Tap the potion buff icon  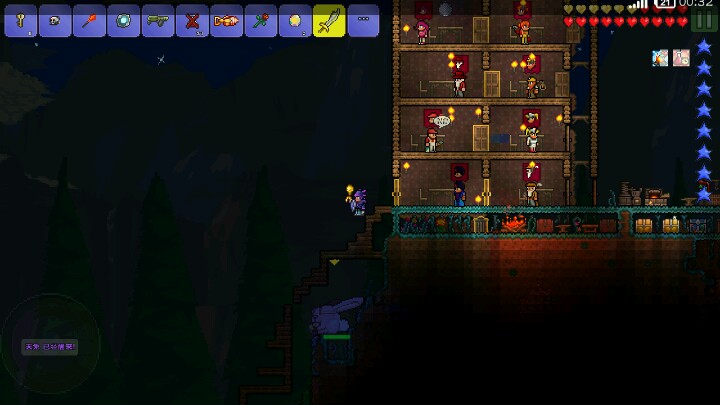tap(681, 58)
